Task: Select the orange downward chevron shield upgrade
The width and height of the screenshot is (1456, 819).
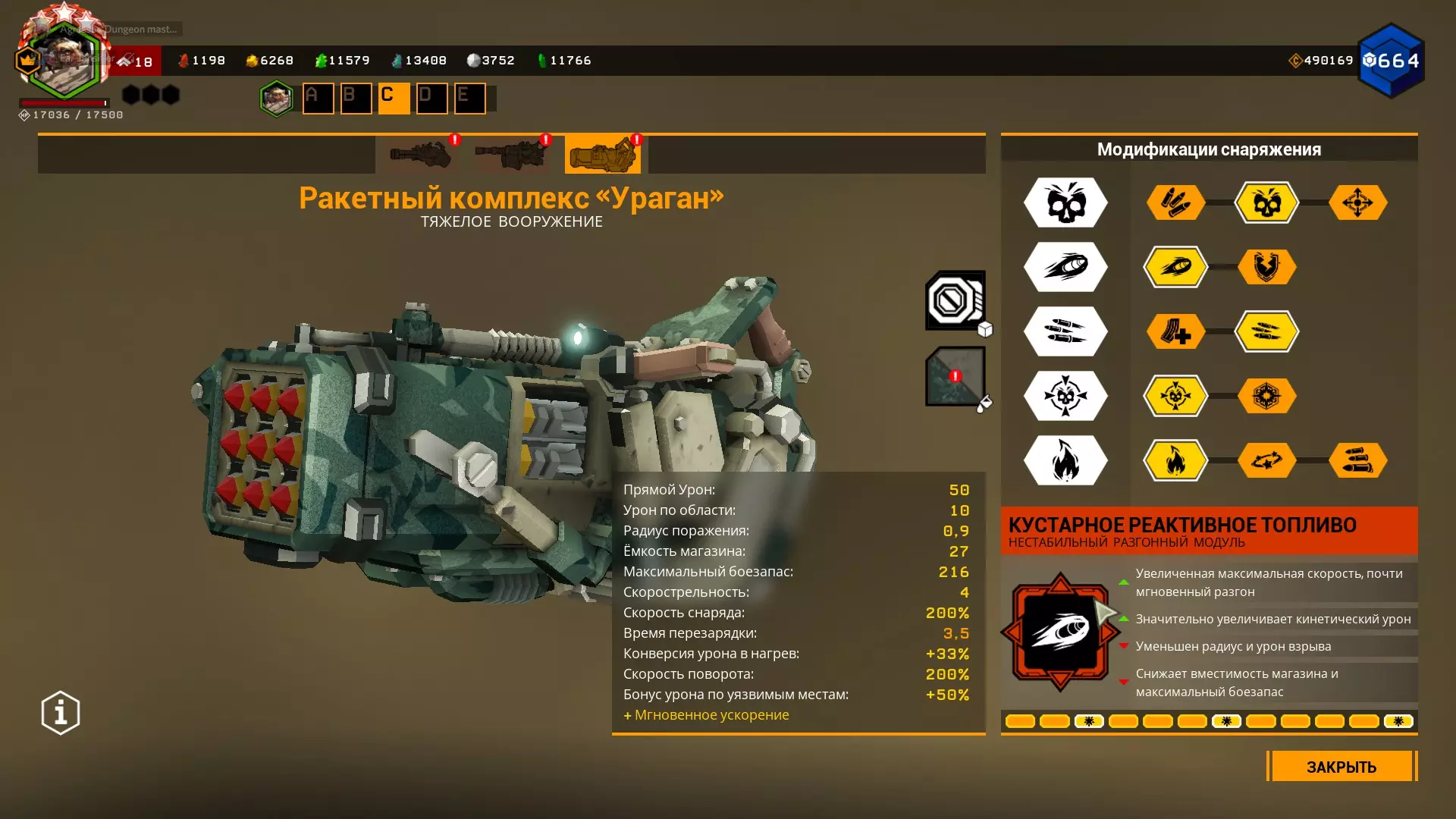Action: (1266, 267)
